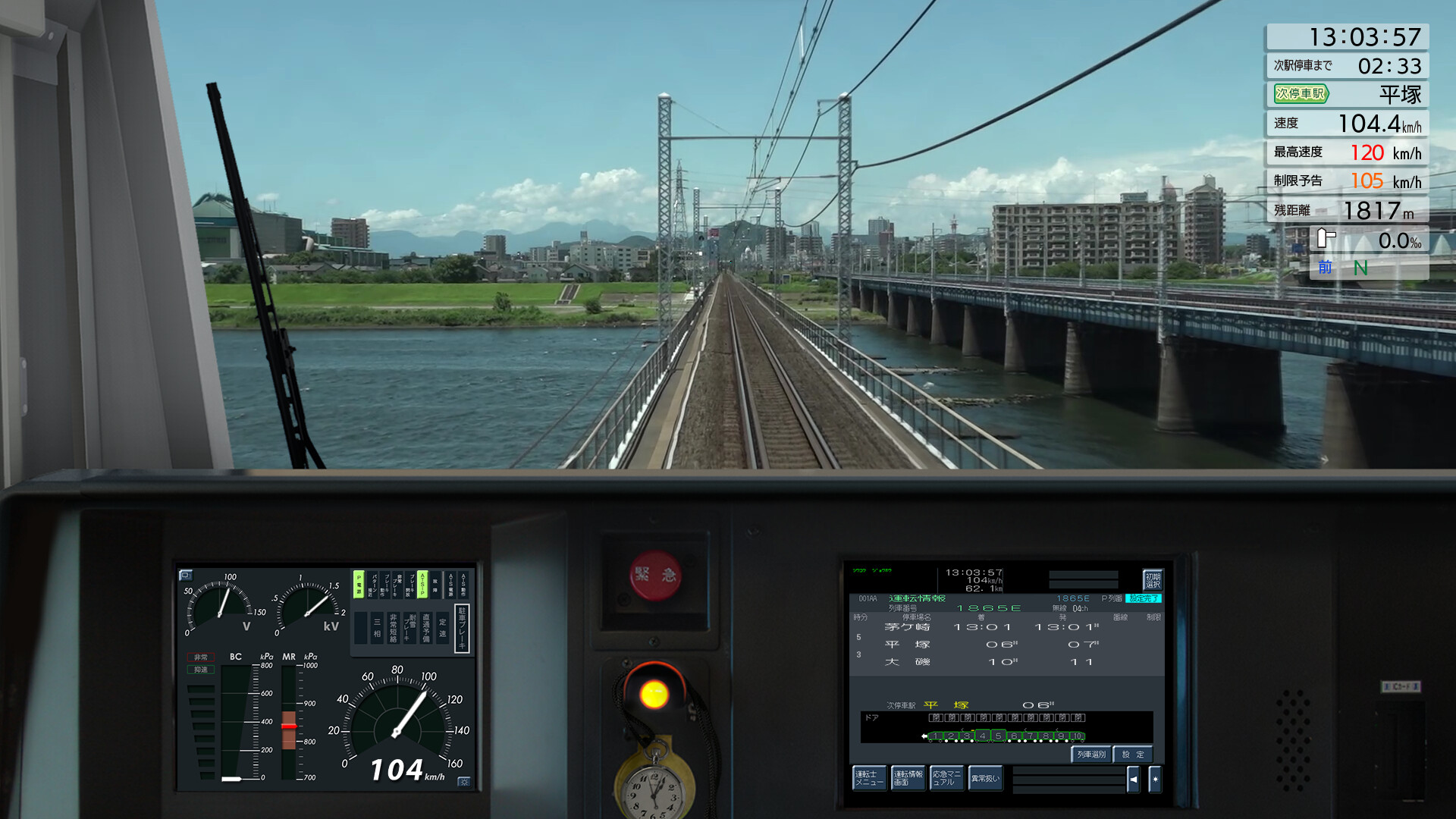Select car 5 in the train formation diagram
This screenshot has height=819, width=1456.
[x=998, y=736]
